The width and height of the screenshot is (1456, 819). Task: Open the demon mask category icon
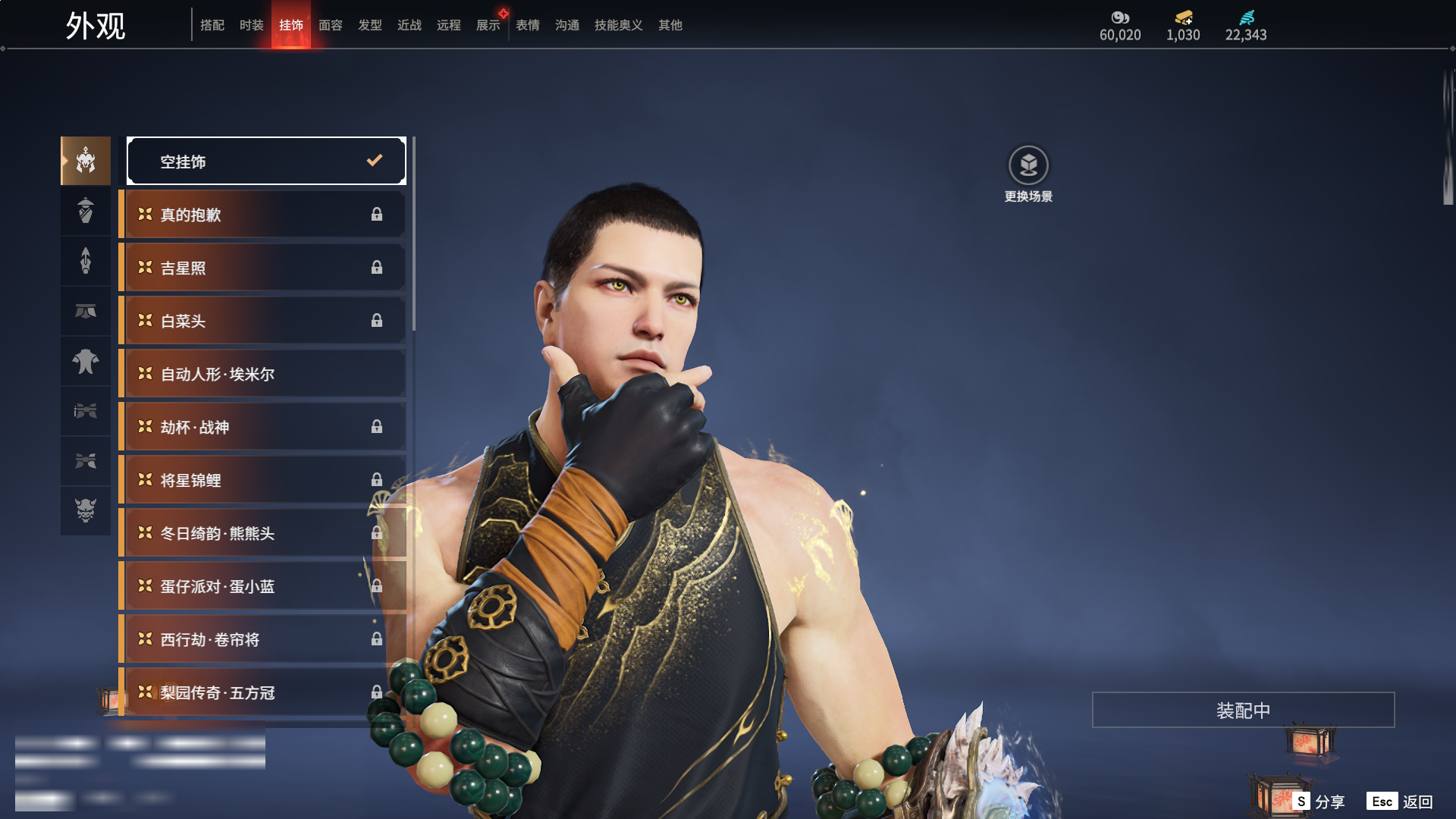coord(86,510)
